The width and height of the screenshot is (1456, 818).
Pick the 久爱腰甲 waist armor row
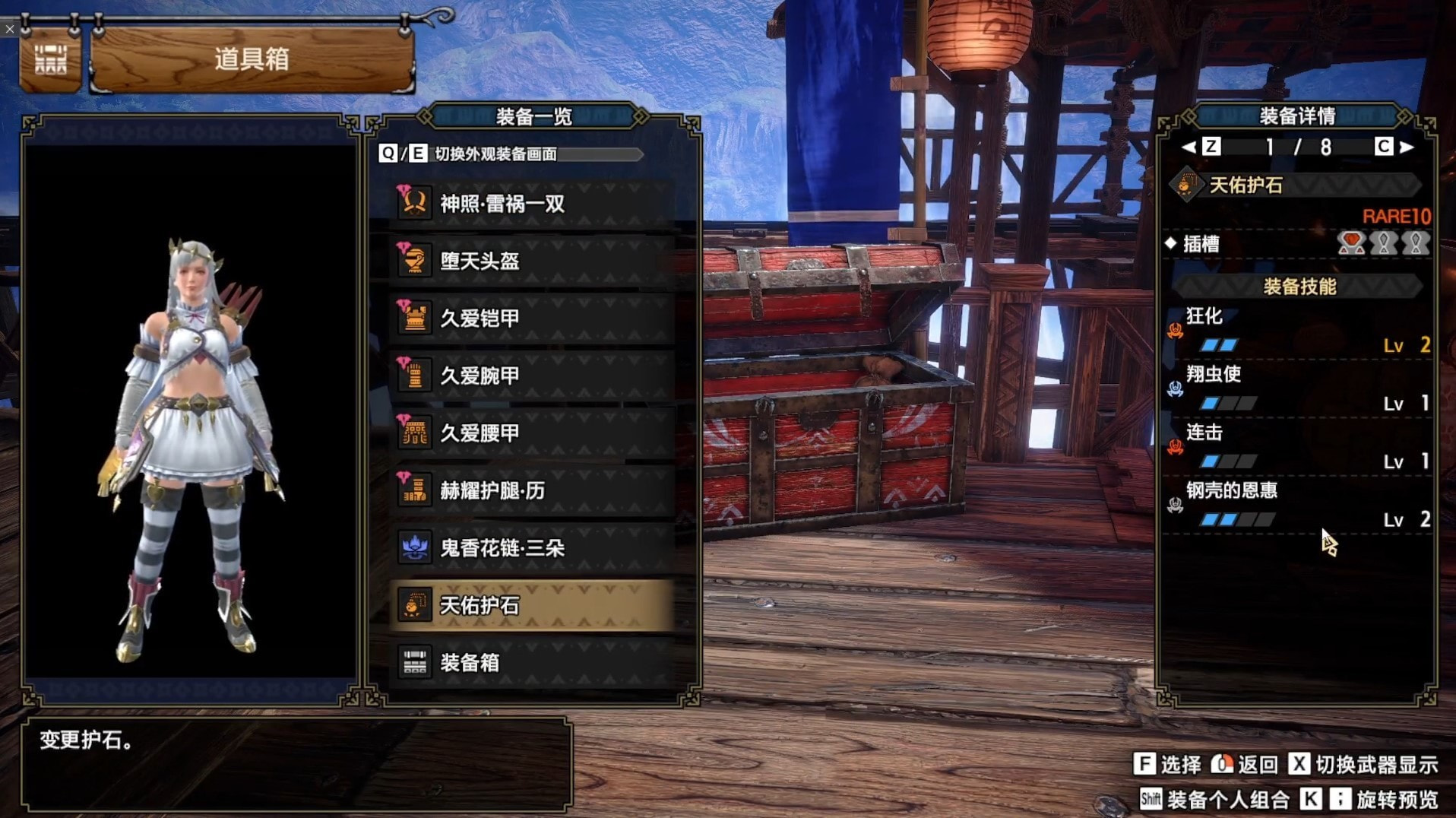pyautogui.click(x=530, y=433)
